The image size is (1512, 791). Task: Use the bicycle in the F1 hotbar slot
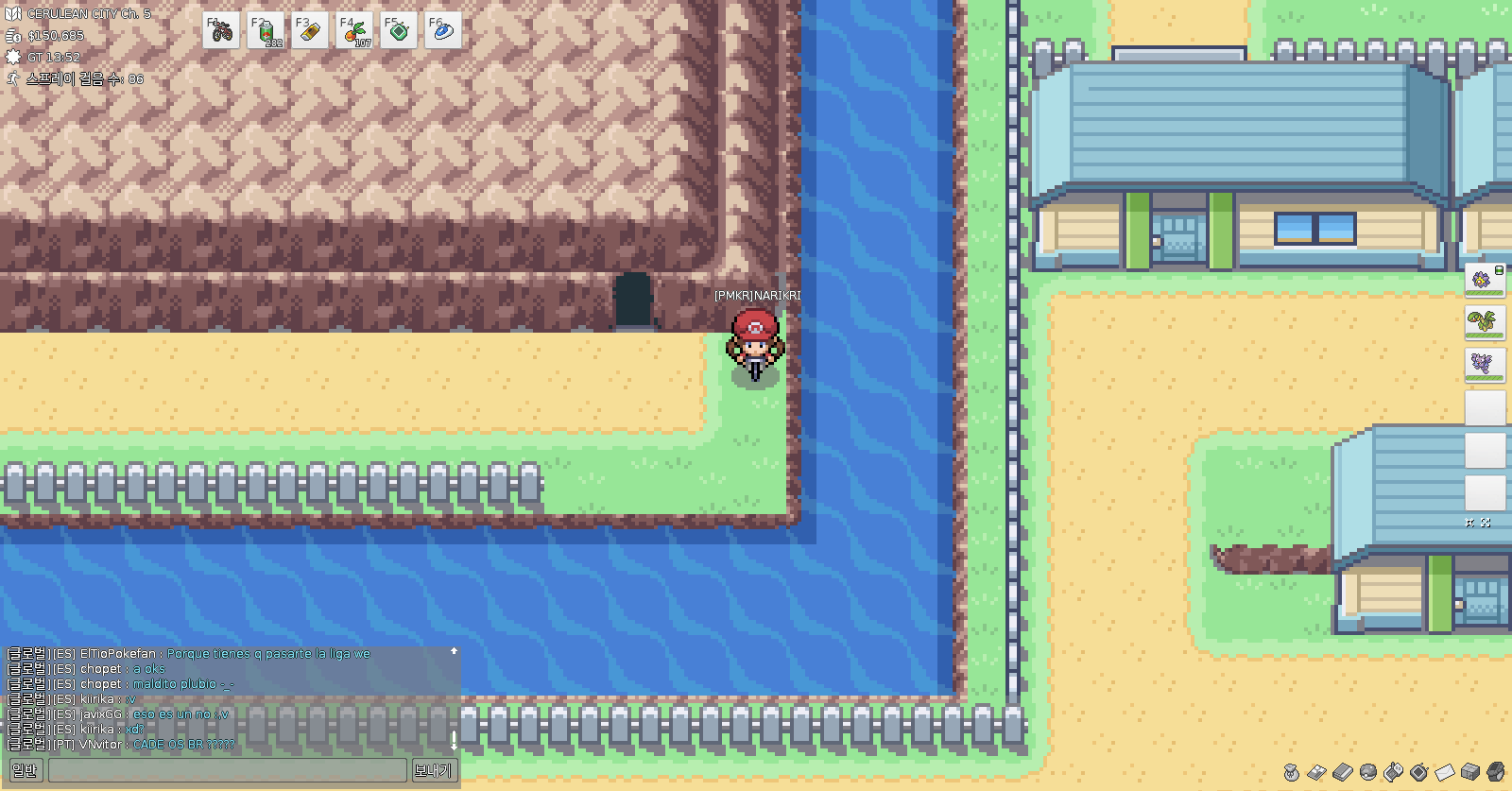tap(221, 31)
